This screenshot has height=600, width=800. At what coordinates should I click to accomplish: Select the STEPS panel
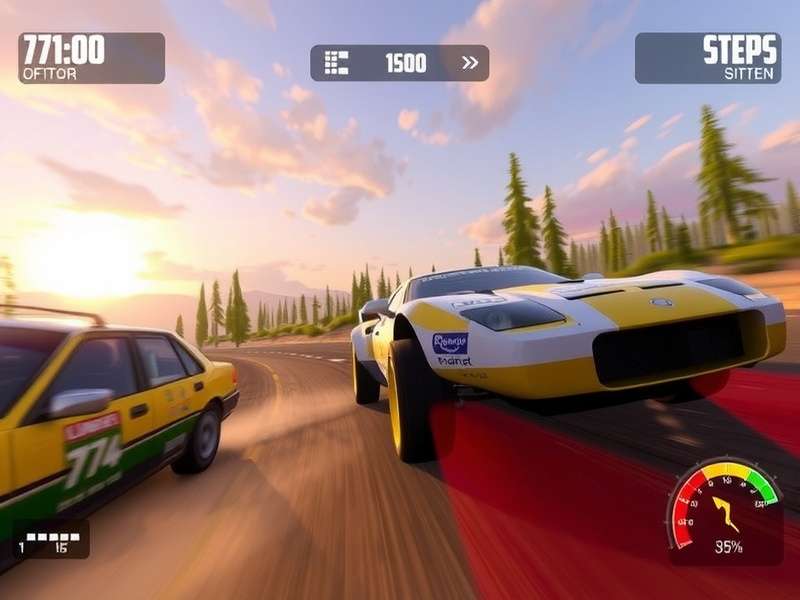click(708, 58)
